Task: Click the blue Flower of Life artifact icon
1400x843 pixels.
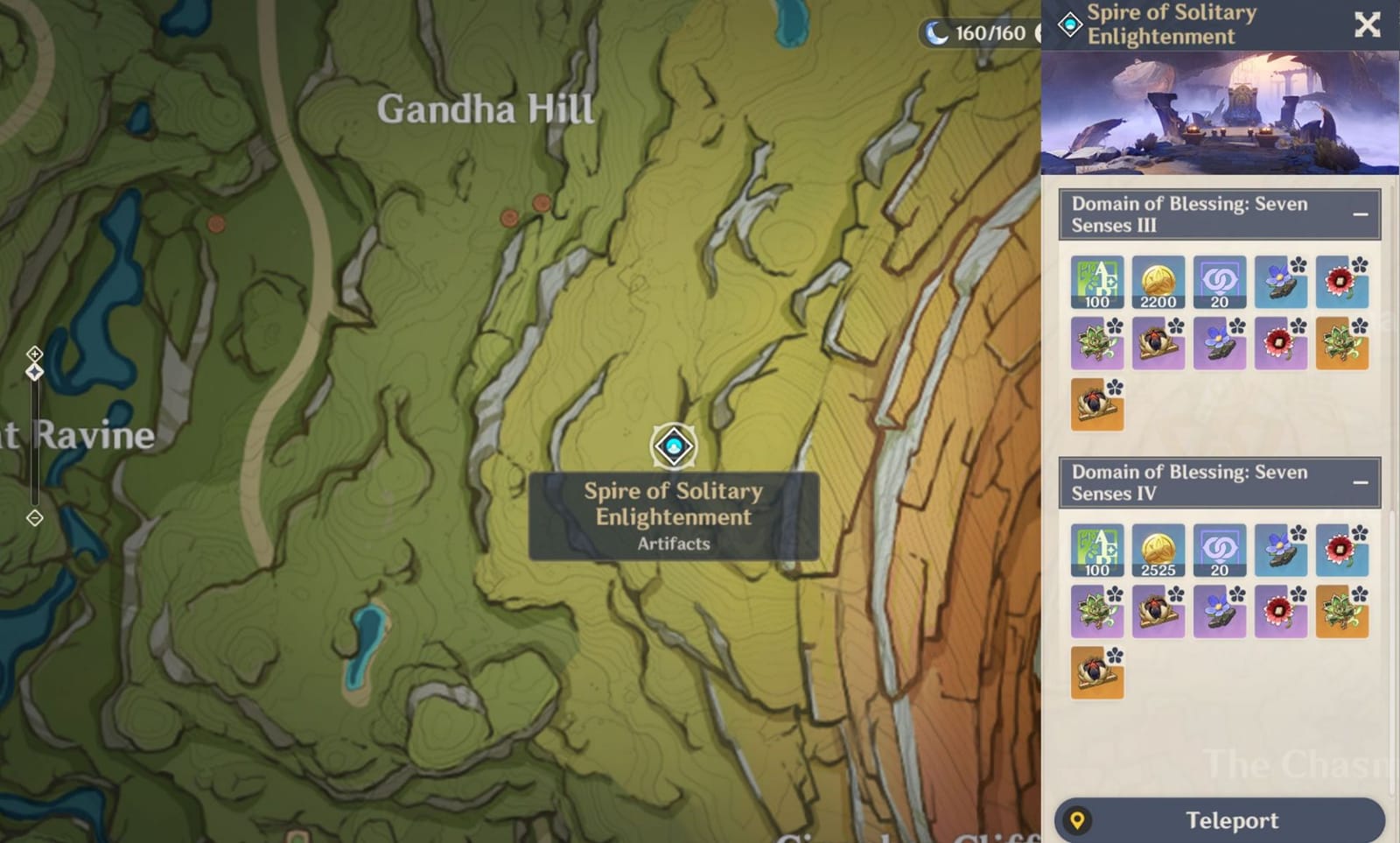Action: (1281, 282)
